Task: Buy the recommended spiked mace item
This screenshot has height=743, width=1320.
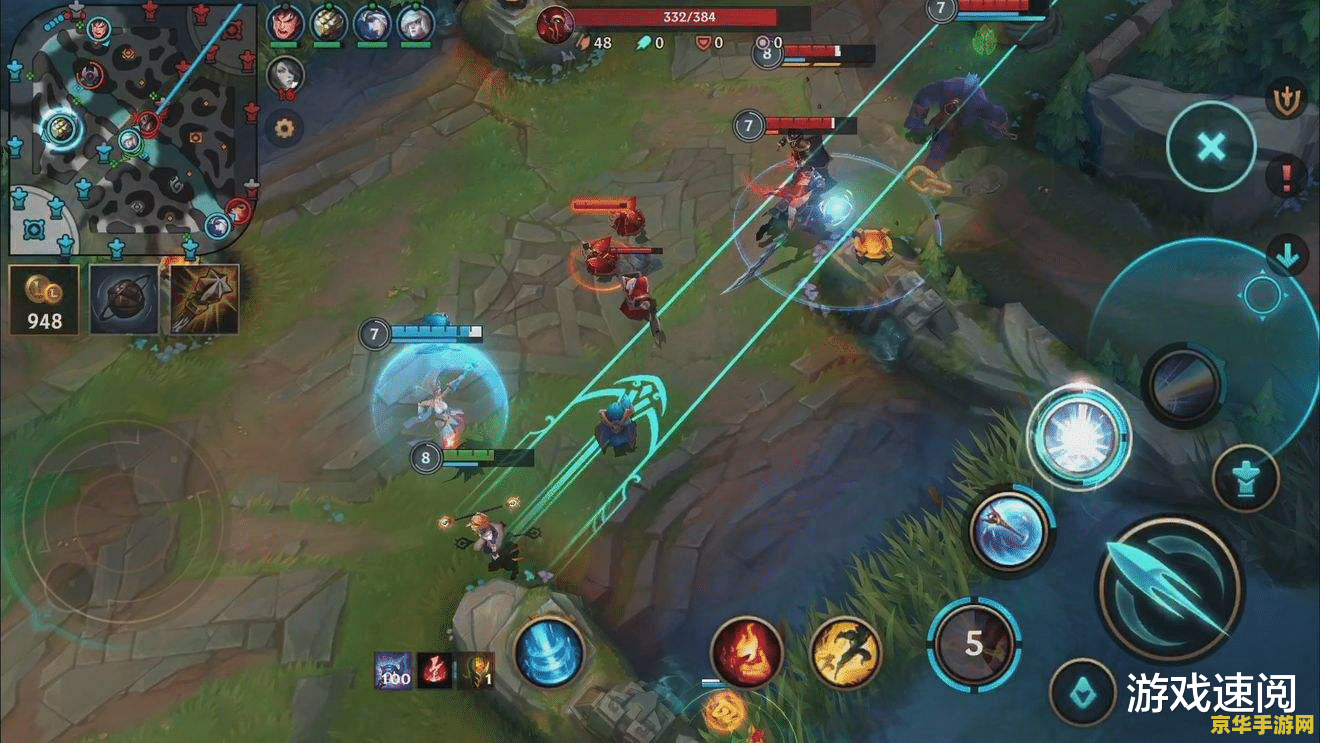Action: 204,299
